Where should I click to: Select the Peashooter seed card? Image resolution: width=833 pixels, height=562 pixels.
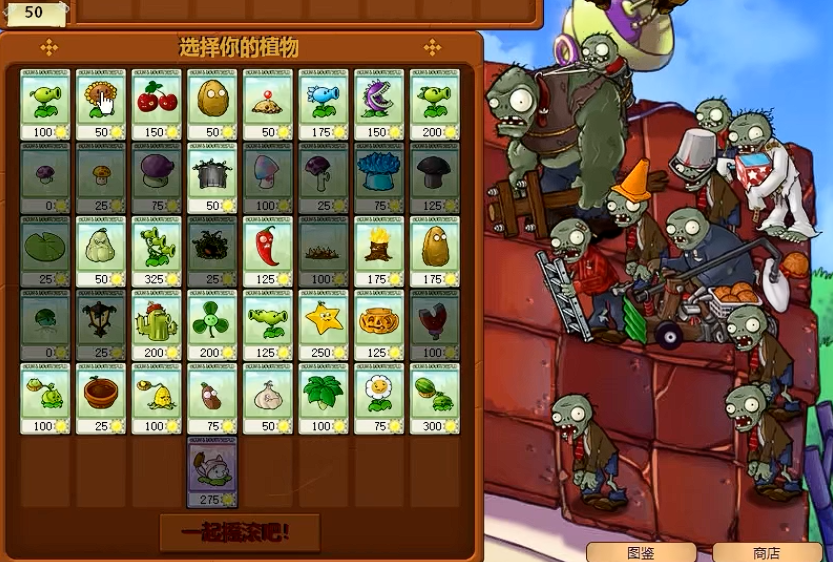[x=45, y=104]
